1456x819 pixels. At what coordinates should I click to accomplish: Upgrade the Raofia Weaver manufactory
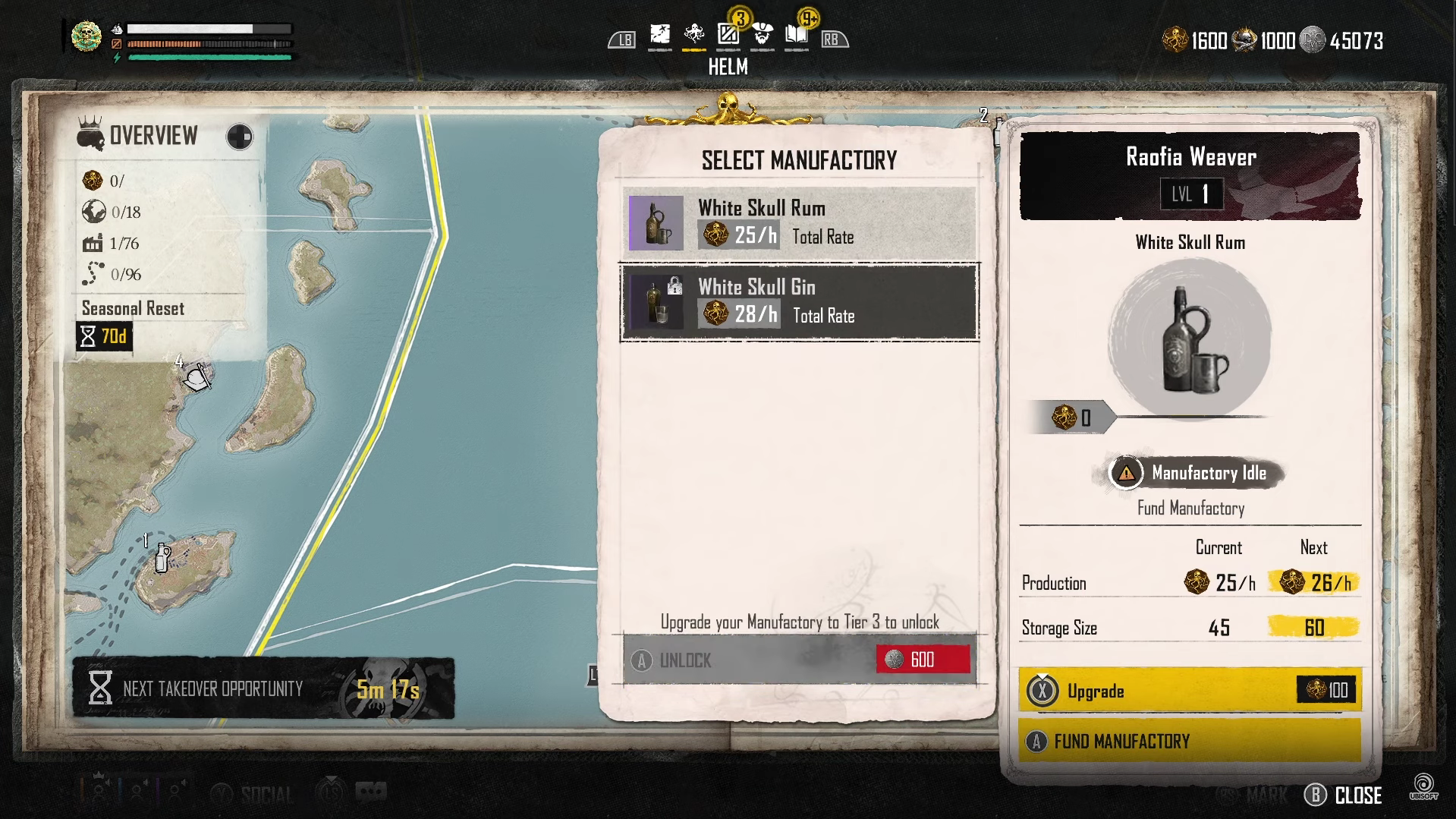coord(1189,690)
